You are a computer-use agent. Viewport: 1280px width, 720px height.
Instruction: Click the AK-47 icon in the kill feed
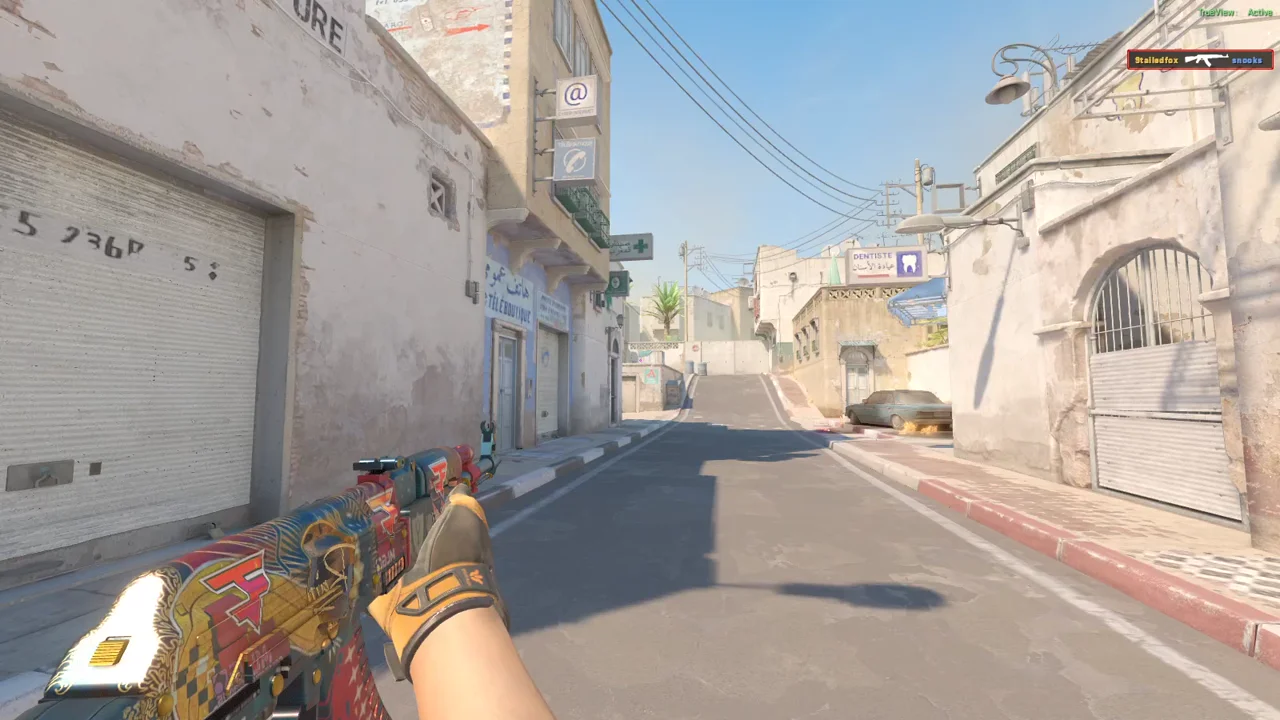(x=1205, y=60)
